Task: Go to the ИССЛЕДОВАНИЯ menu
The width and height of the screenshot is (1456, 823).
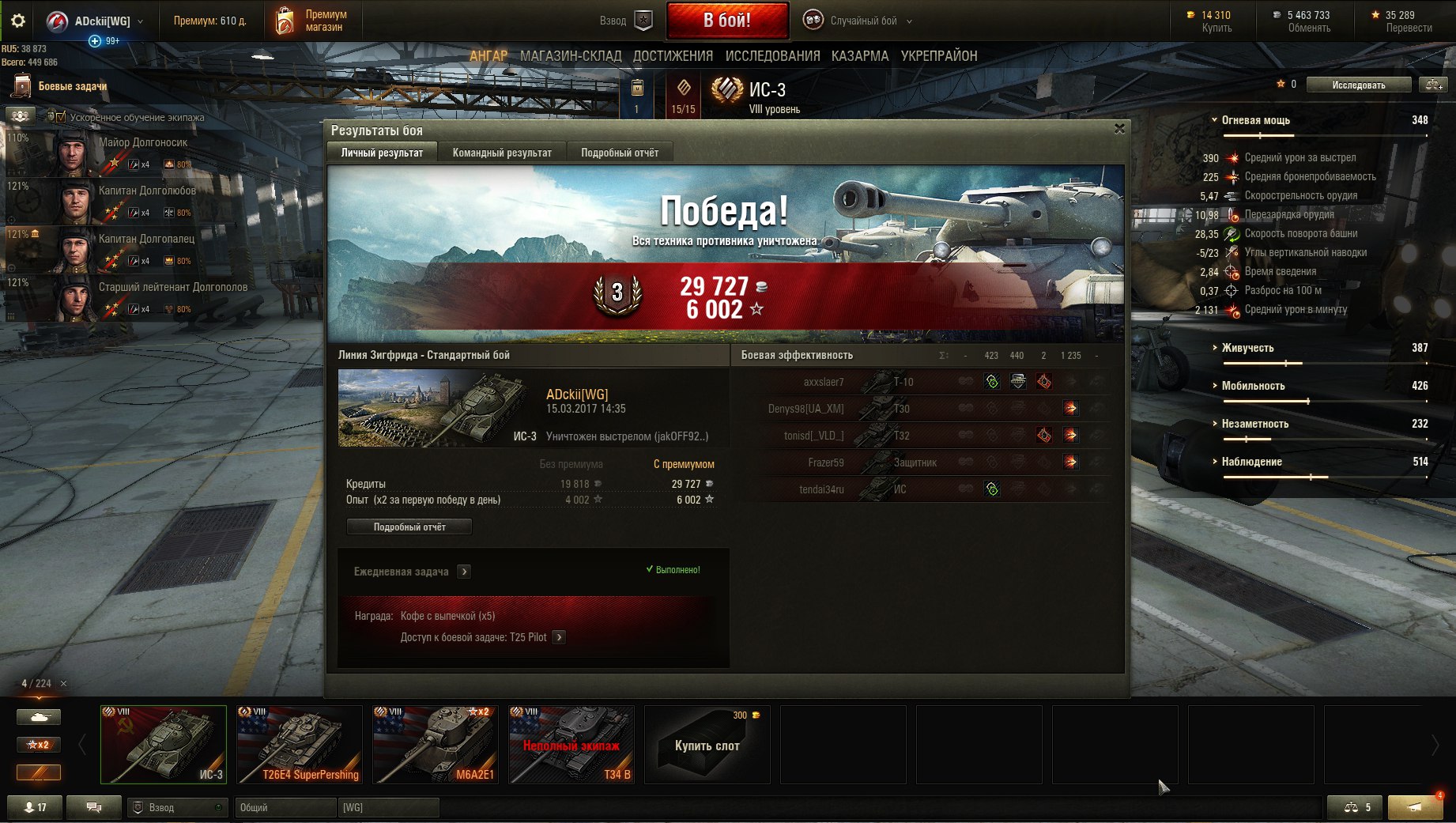Action: [772, 56]
